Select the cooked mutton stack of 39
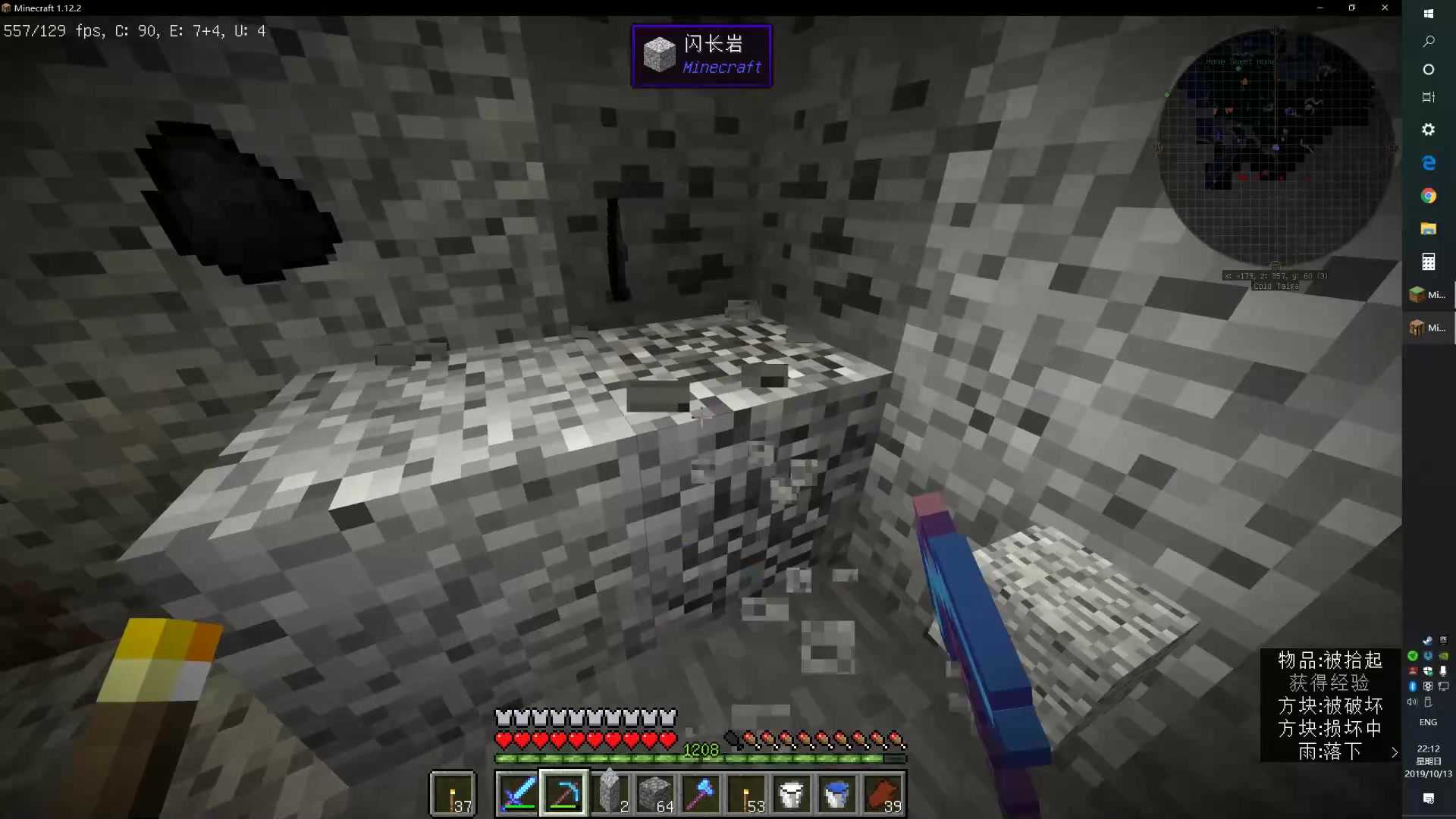1456x819 pixels. (x=883, y=793)
